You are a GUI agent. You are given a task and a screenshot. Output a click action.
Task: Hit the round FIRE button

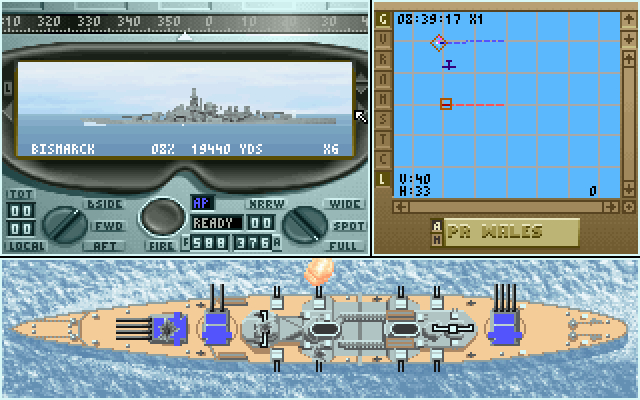coord(159,217)
